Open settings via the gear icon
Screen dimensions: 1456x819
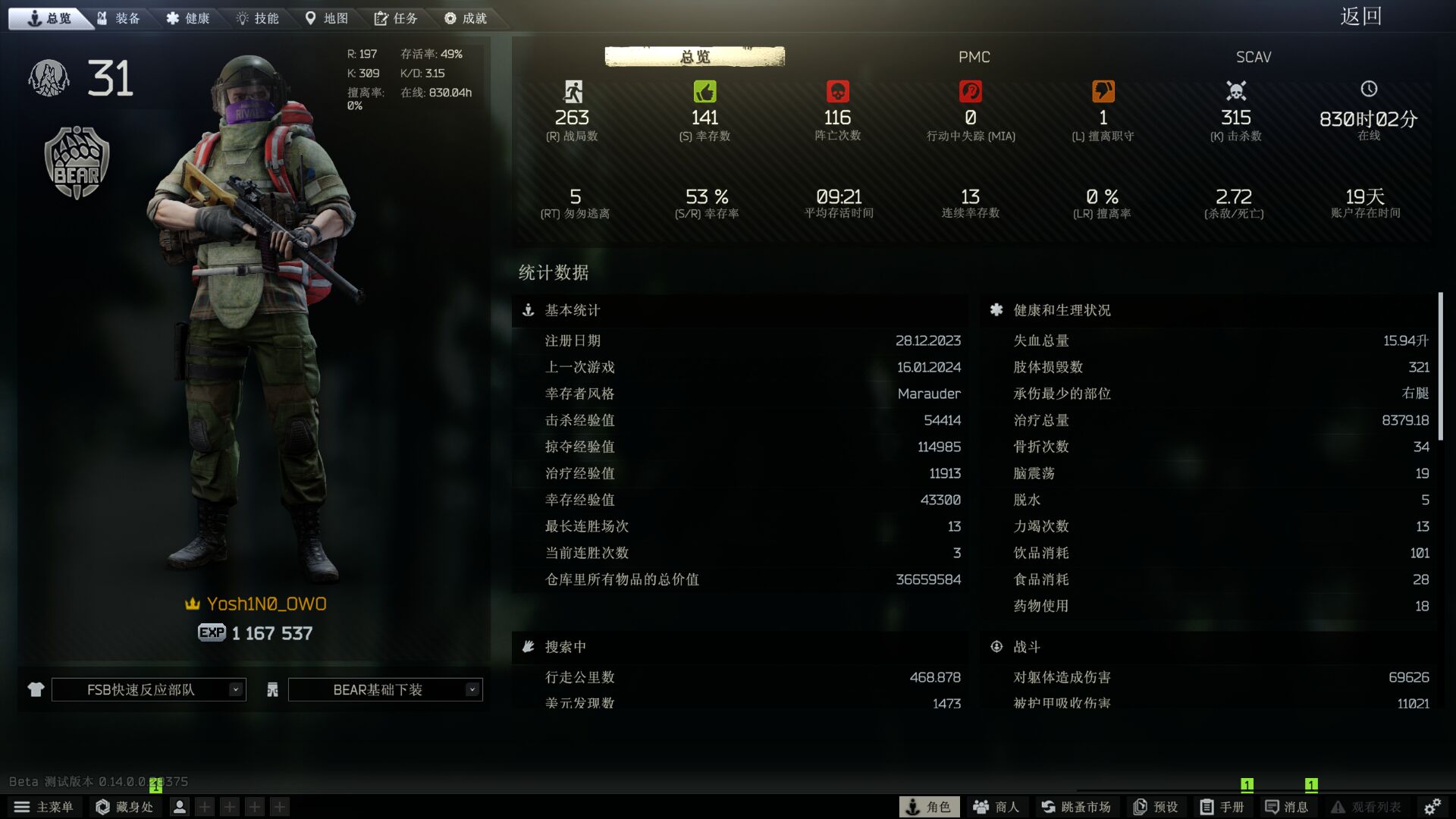coord(1432,807)
